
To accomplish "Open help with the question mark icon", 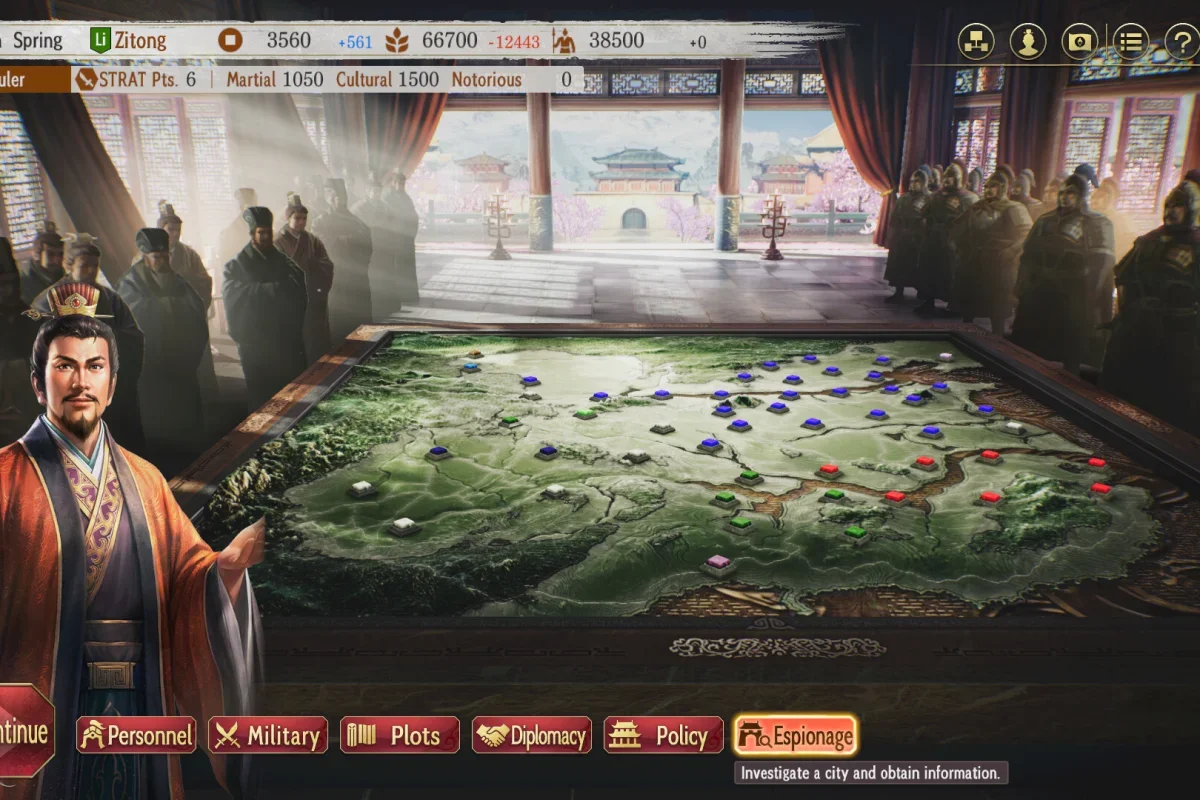I will [x=1182, y=41].
